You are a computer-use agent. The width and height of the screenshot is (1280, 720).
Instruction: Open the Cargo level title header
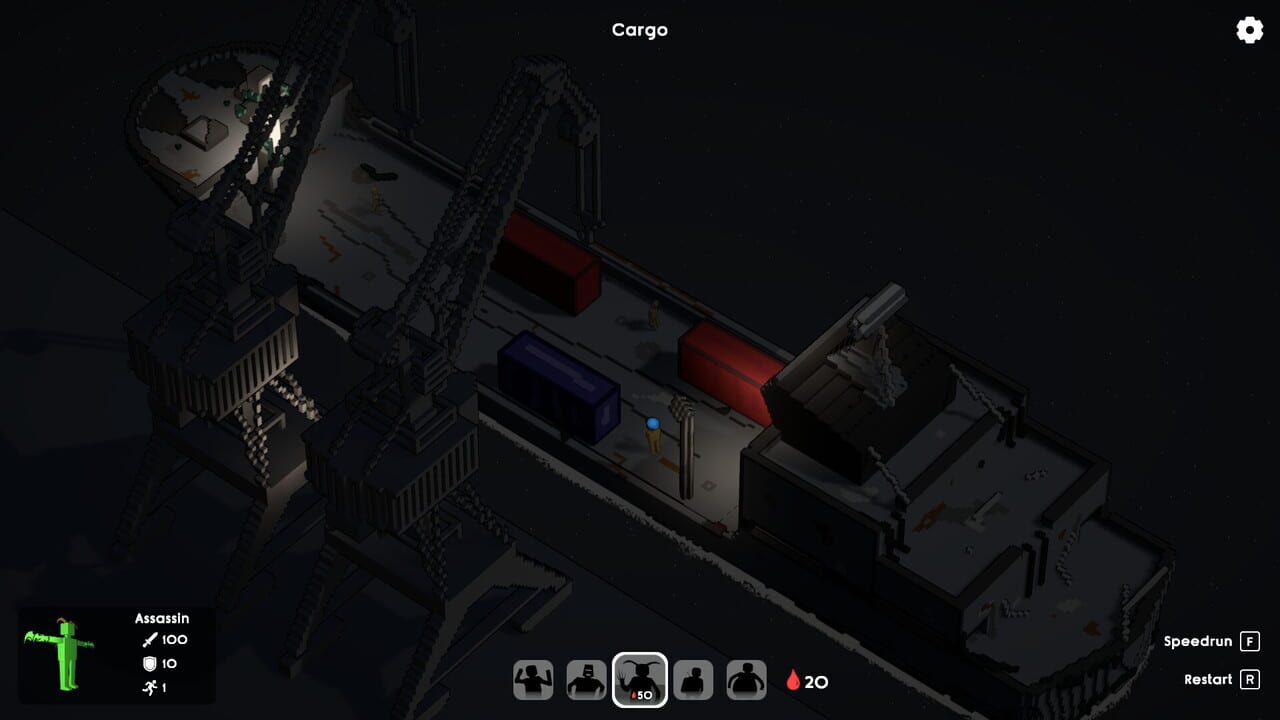coord(639,30)
